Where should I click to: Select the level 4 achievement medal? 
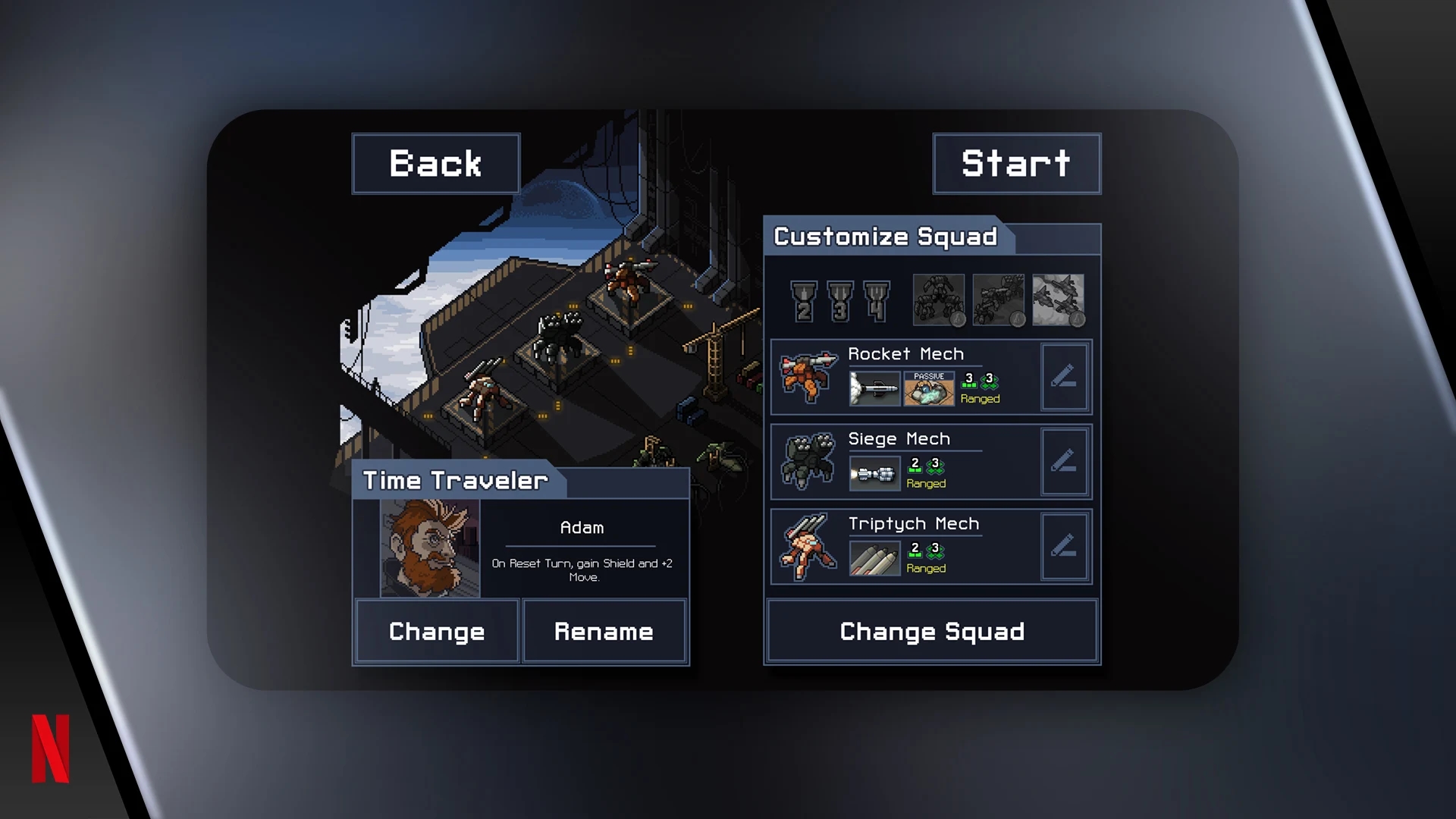pos(878,300)
